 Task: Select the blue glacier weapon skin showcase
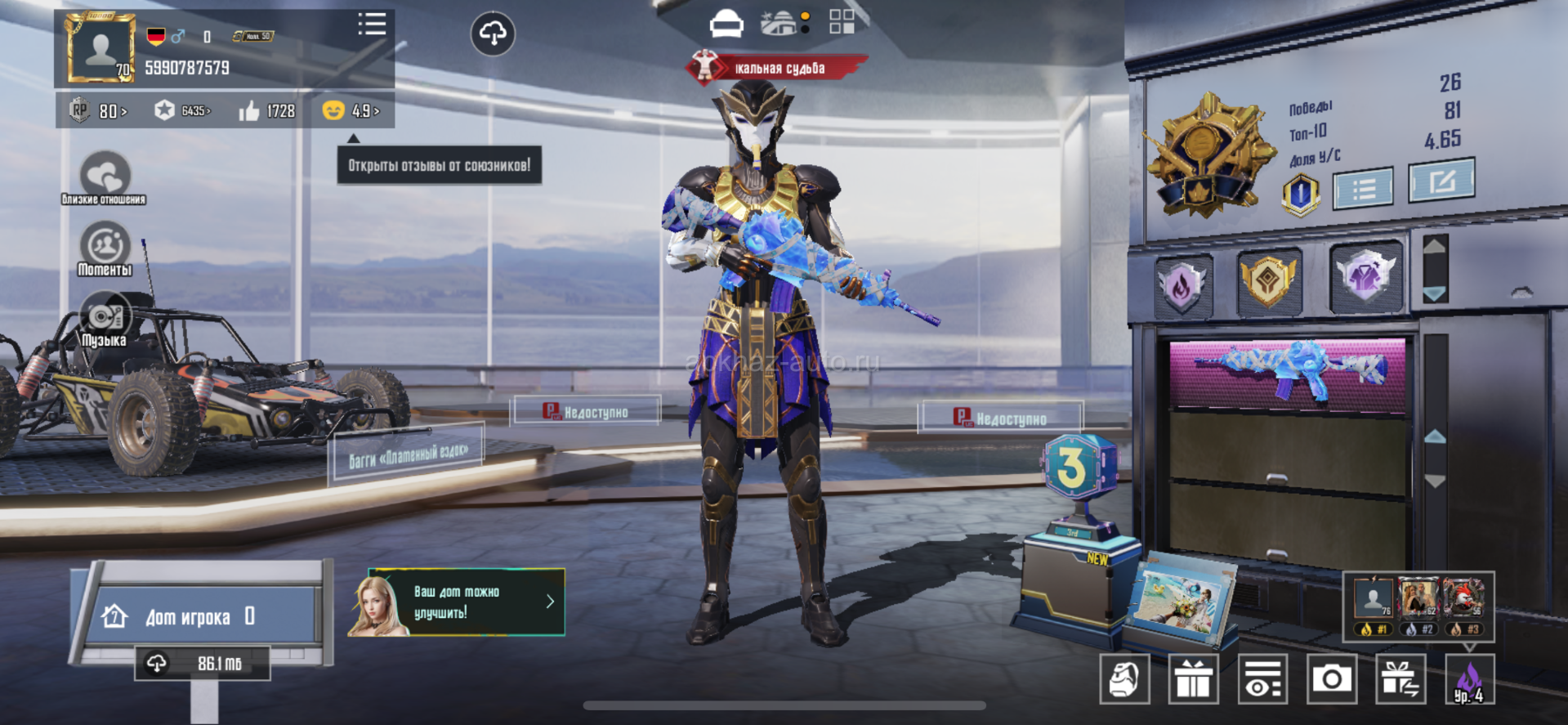[x=1288, y=374]
